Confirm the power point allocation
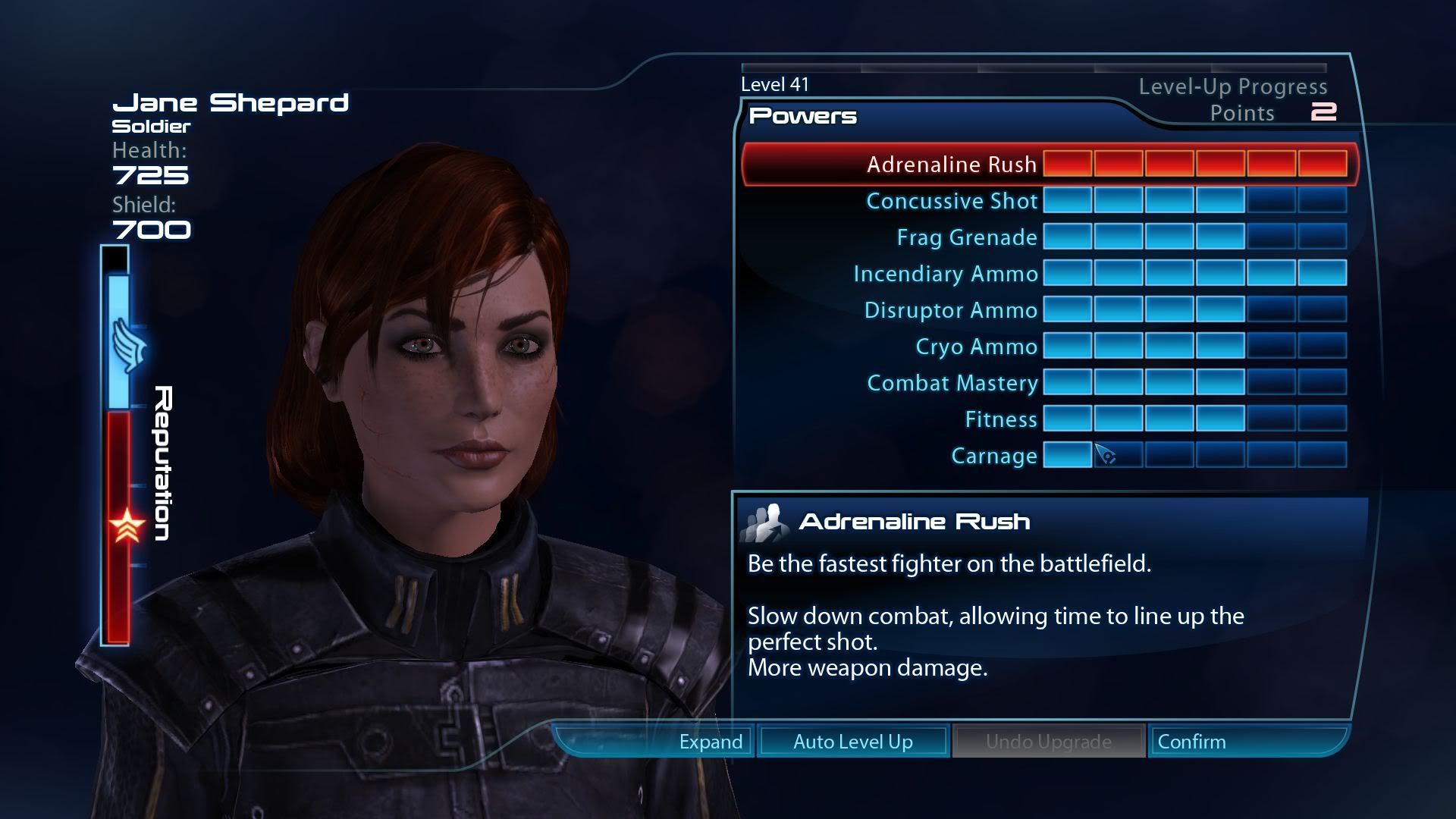 pyautogui.click(x=1192, y=742)
